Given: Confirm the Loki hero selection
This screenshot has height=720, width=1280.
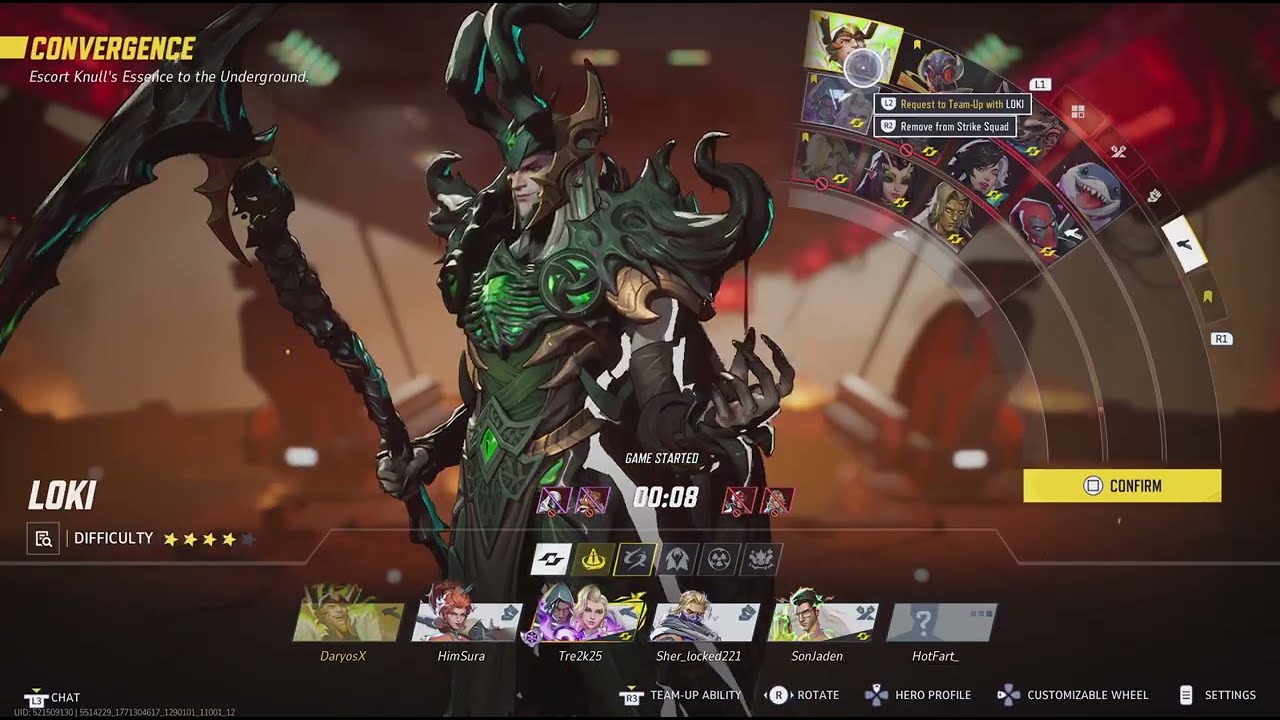Looking at the screenshot, I should (1122, 486).
